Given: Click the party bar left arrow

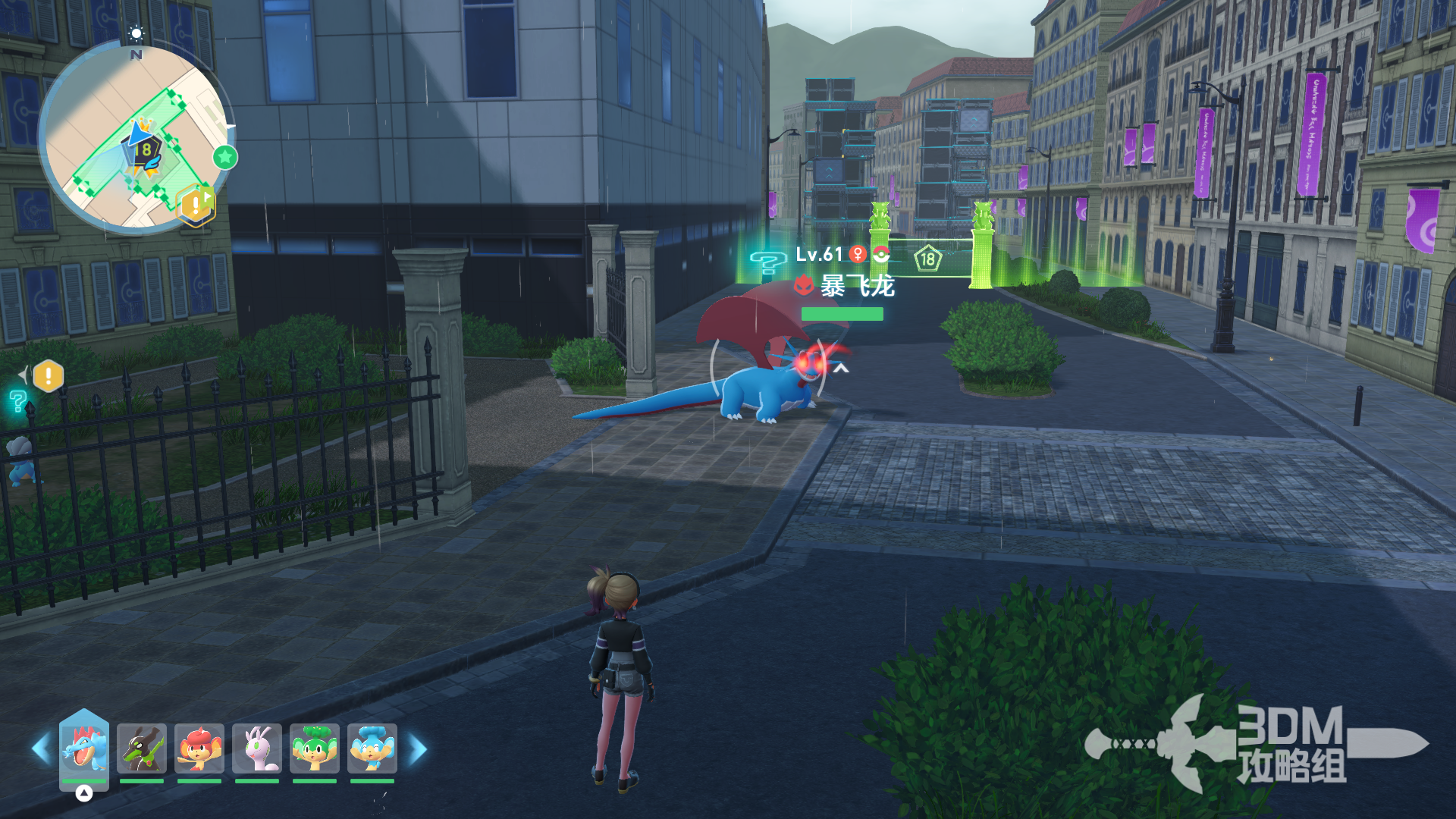Looking at the screenshot, I should click(x=41, y=748).
